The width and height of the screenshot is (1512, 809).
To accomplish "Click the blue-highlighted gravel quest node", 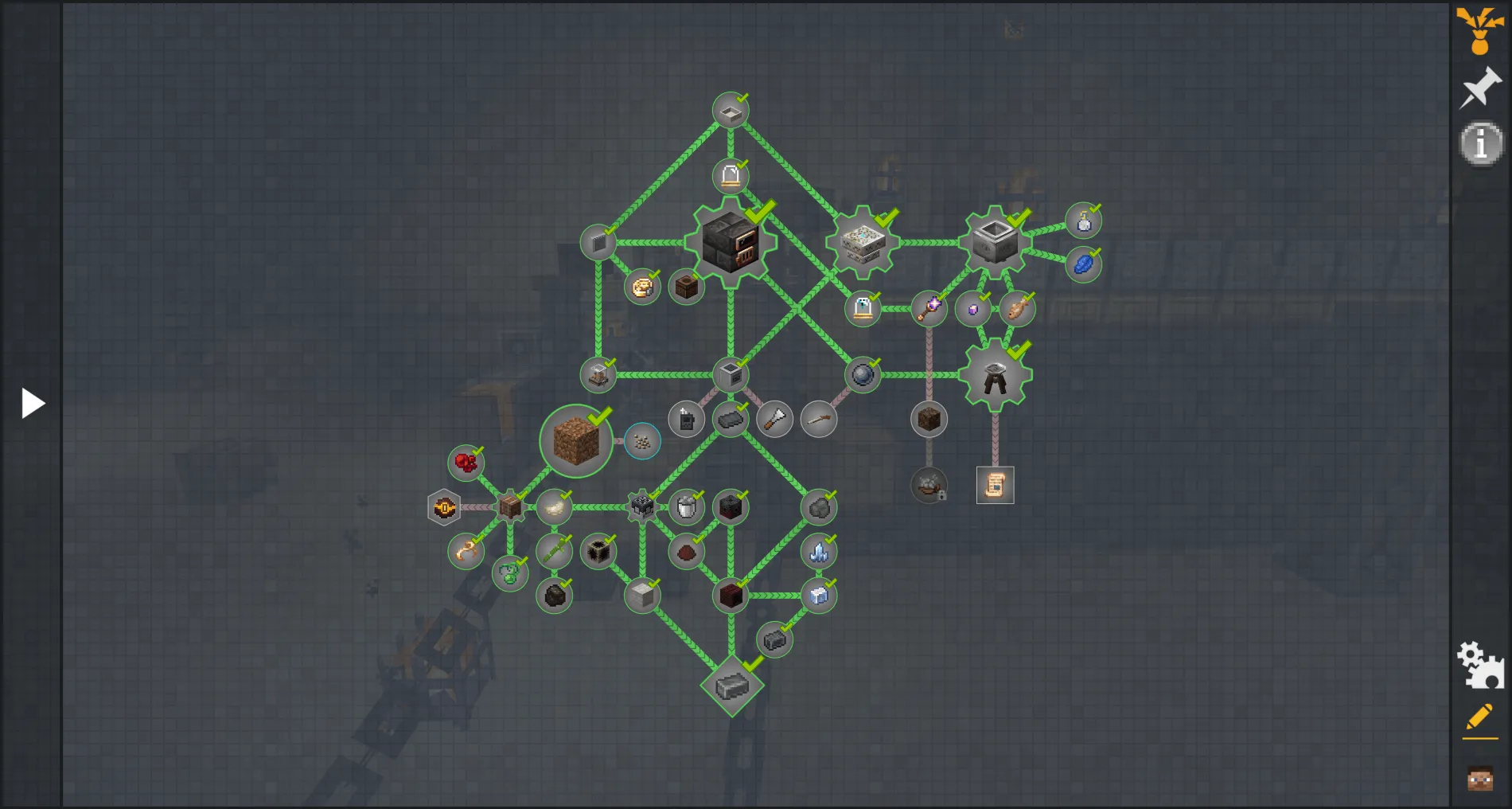I will (x=641, y=441).
